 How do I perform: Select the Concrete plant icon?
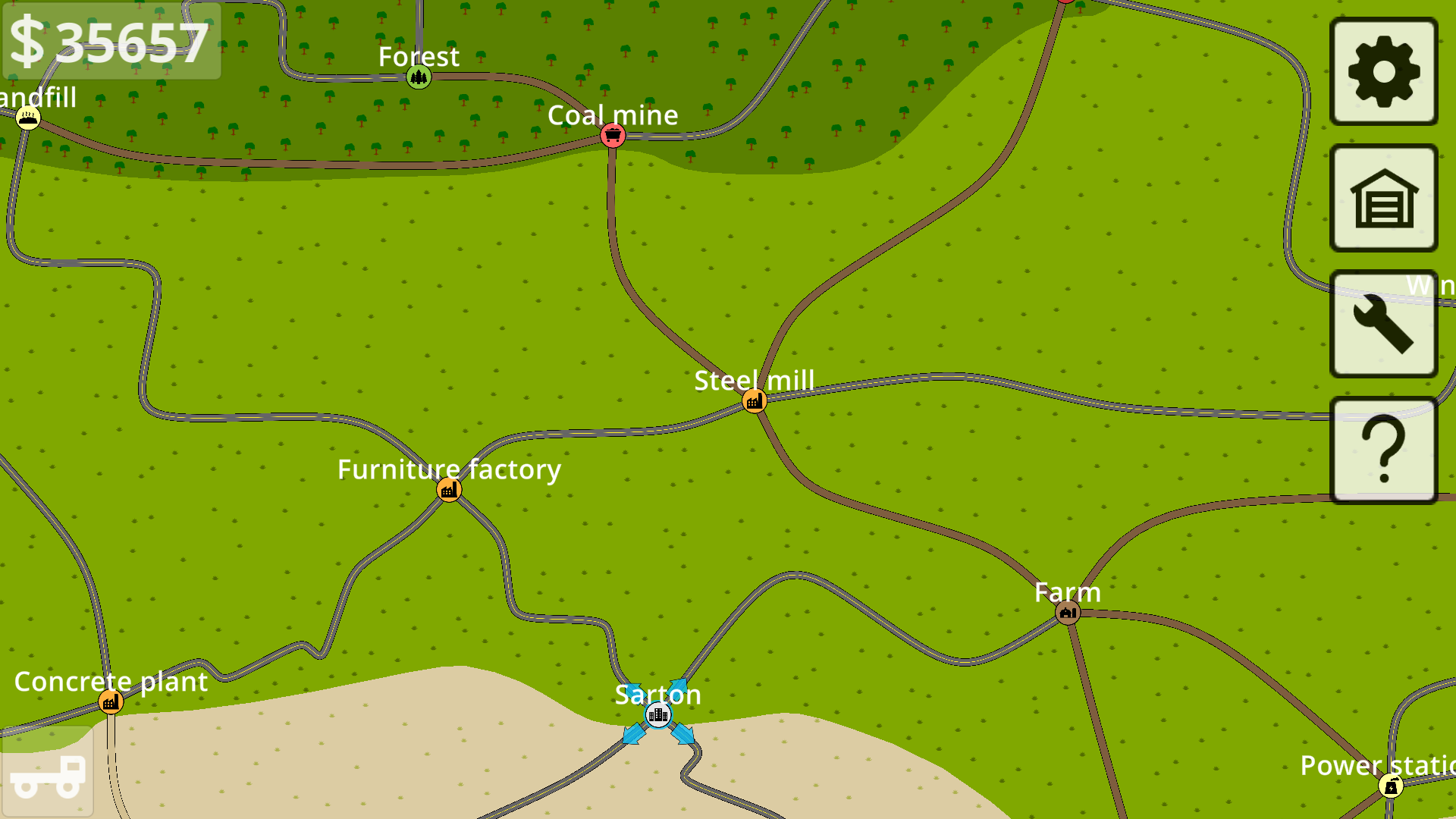coord(111,701)
